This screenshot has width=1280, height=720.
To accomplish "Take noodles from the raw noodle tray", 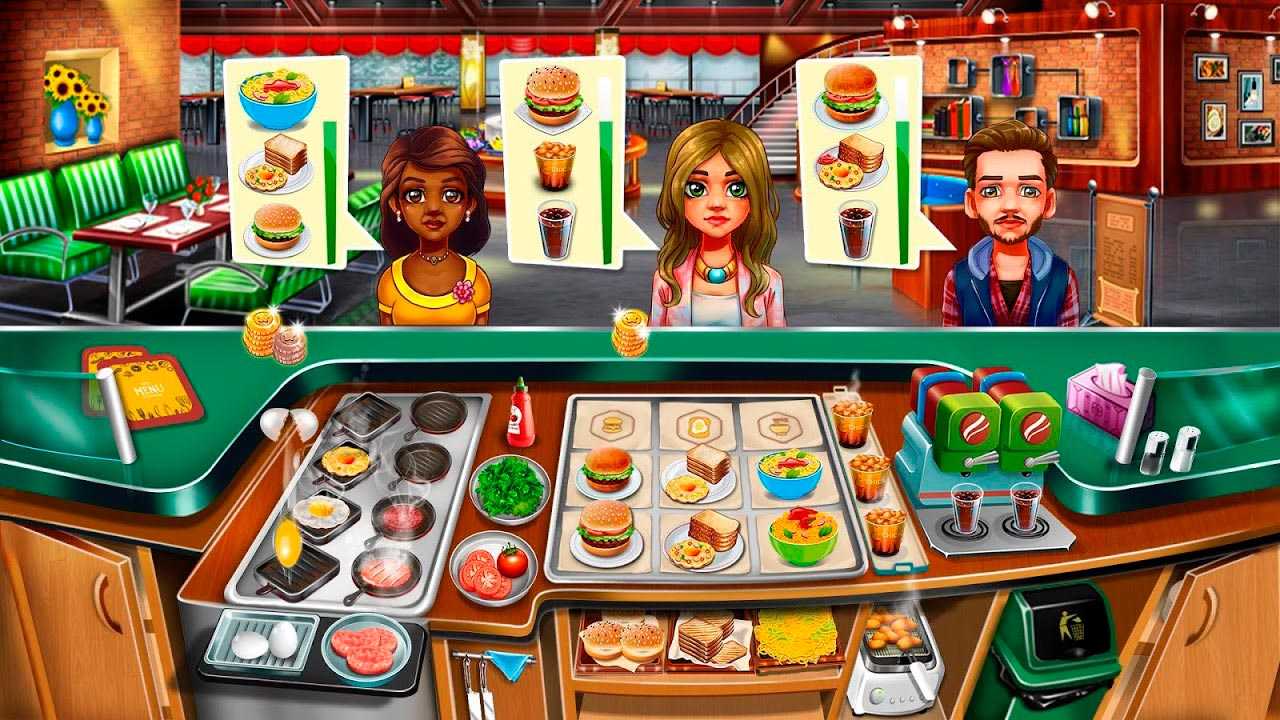I will pos(794,634).
